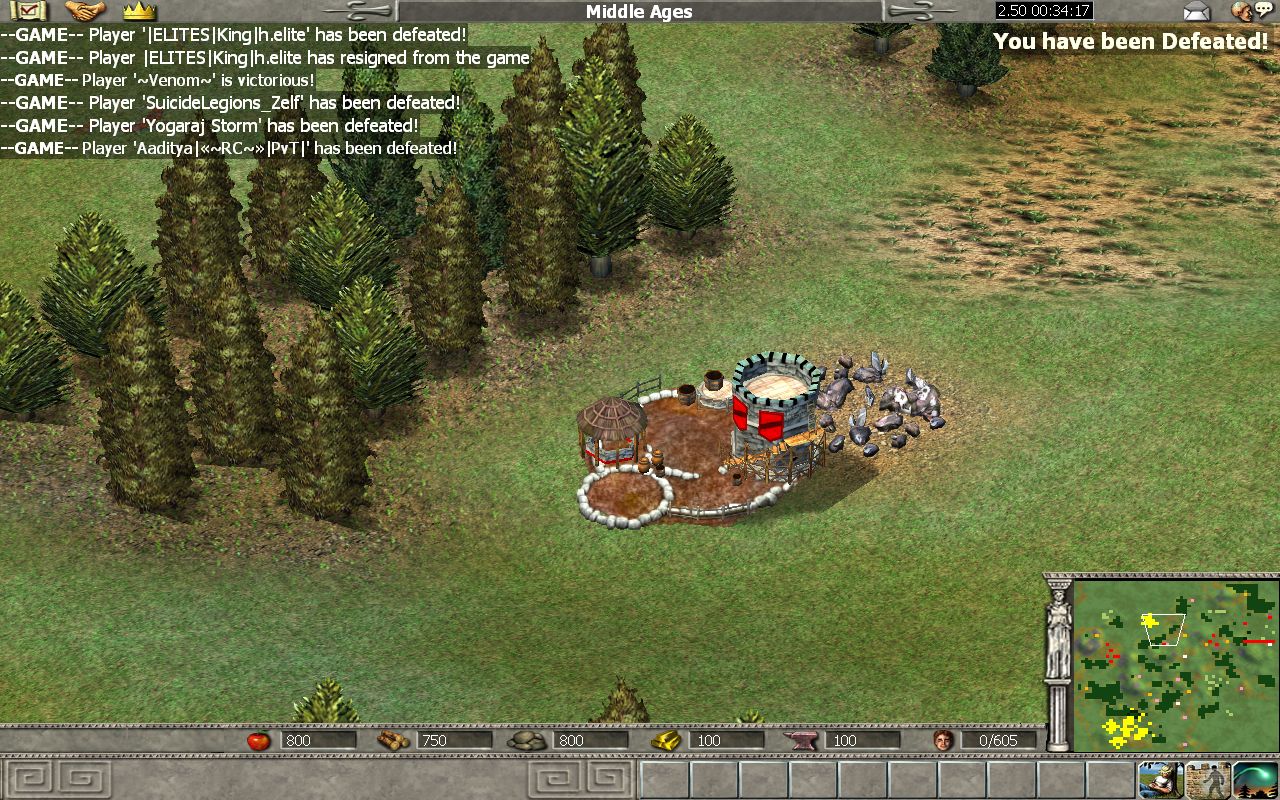Viewport: 1280px width, 800px height.
Task: Click the stone pile resource icon
Action: click(x=526, y=741)
